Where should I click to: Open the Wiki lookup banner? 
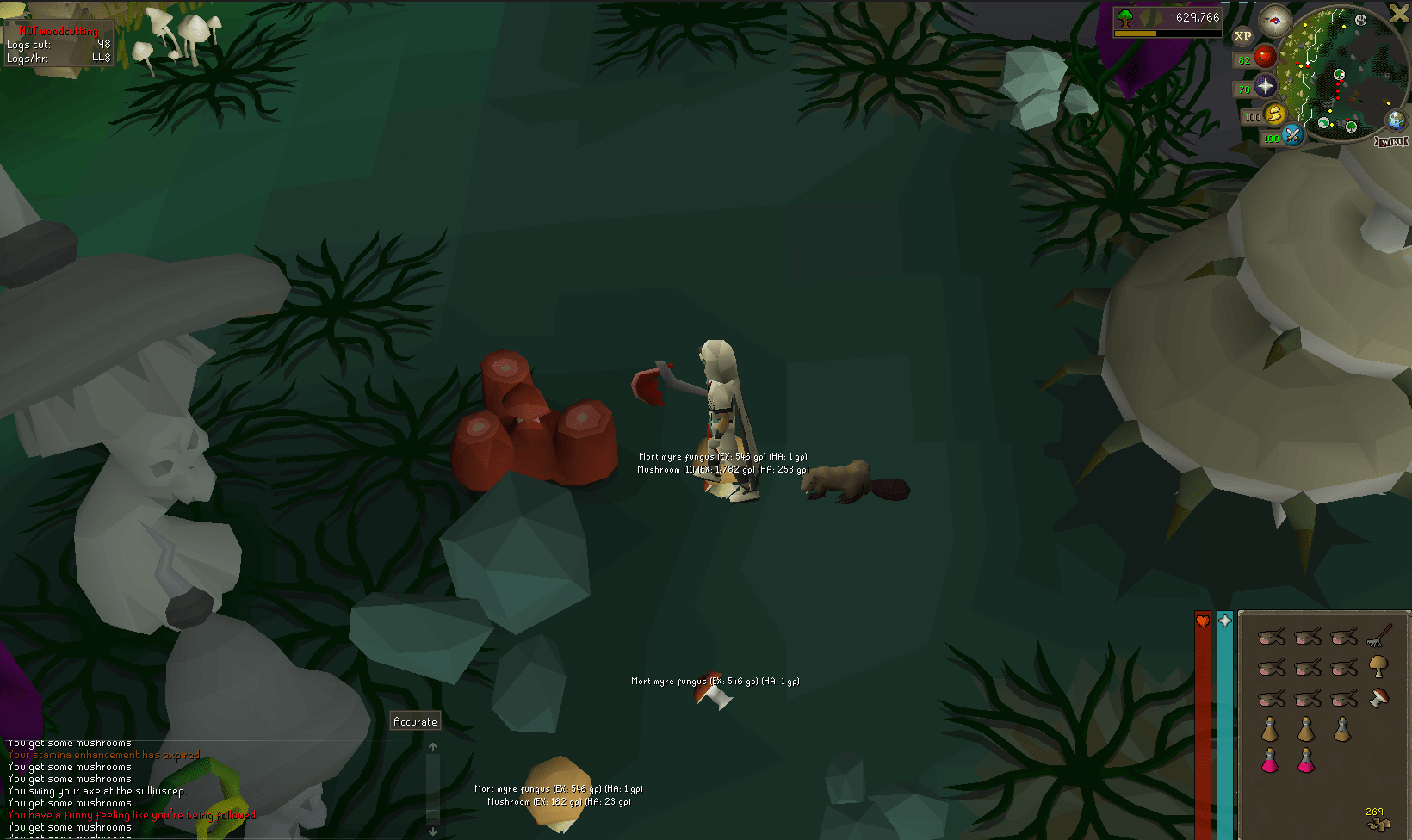click(1392, 142)
